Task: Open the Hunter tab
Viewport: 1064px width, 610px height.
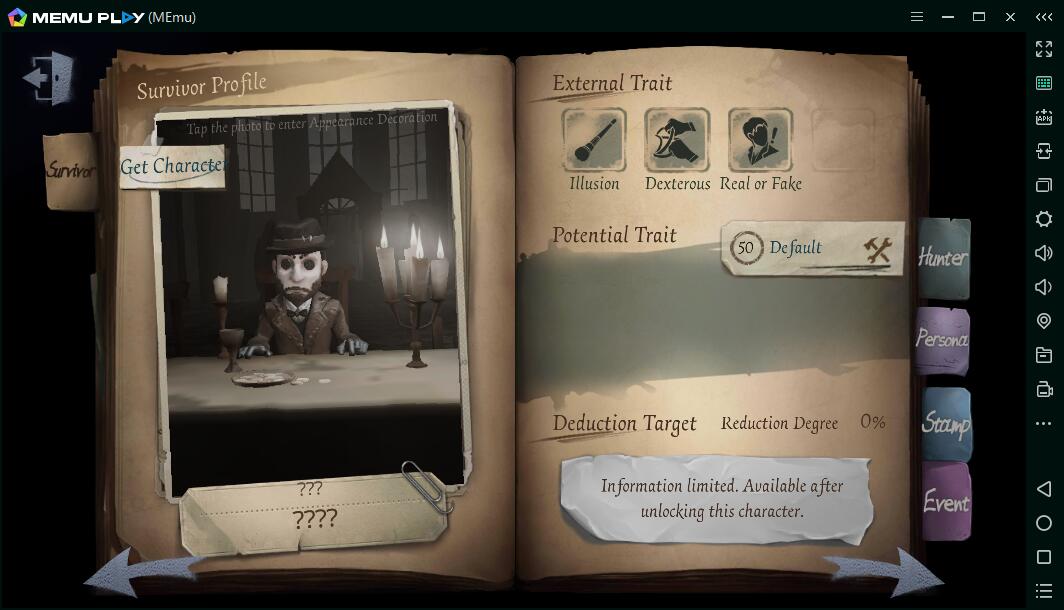Action: (942, 258)
